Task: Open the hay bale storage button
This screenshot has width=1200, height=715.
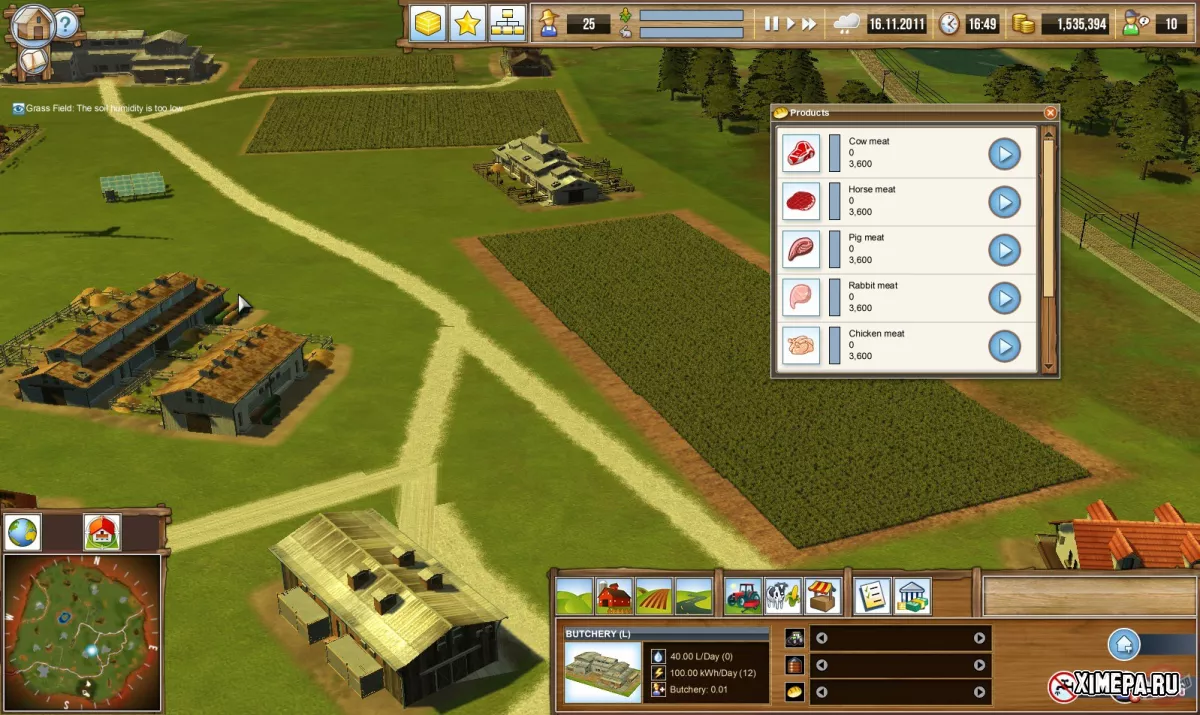Action: tap(428, 23)
